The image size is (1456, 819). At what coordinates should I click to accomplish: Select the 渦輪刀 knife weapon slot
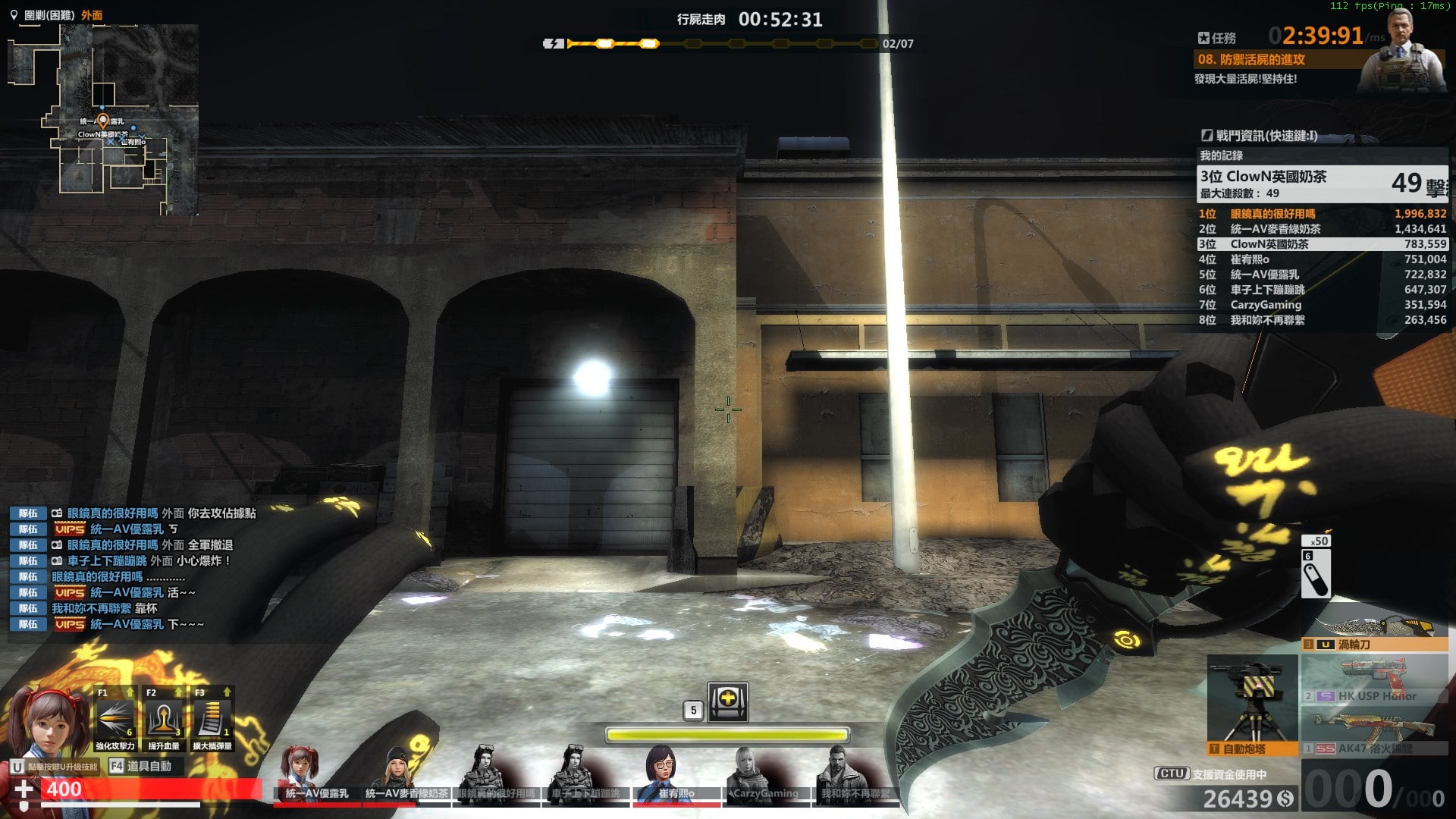pyautogui.click(x=1373, y=635)
